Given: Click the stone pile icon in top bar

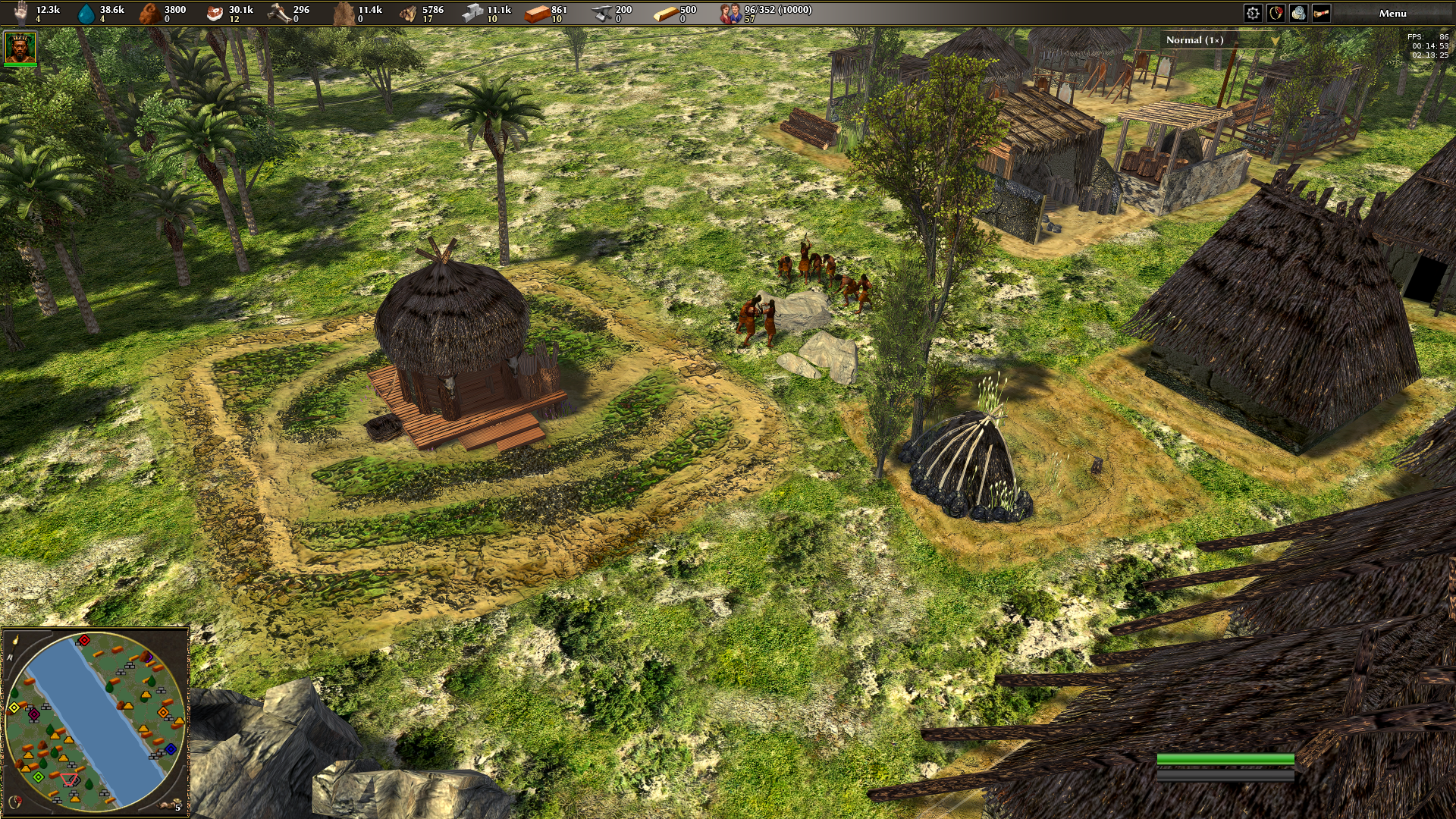Looking at the screenshot, I should click(x=1298, y=13).
